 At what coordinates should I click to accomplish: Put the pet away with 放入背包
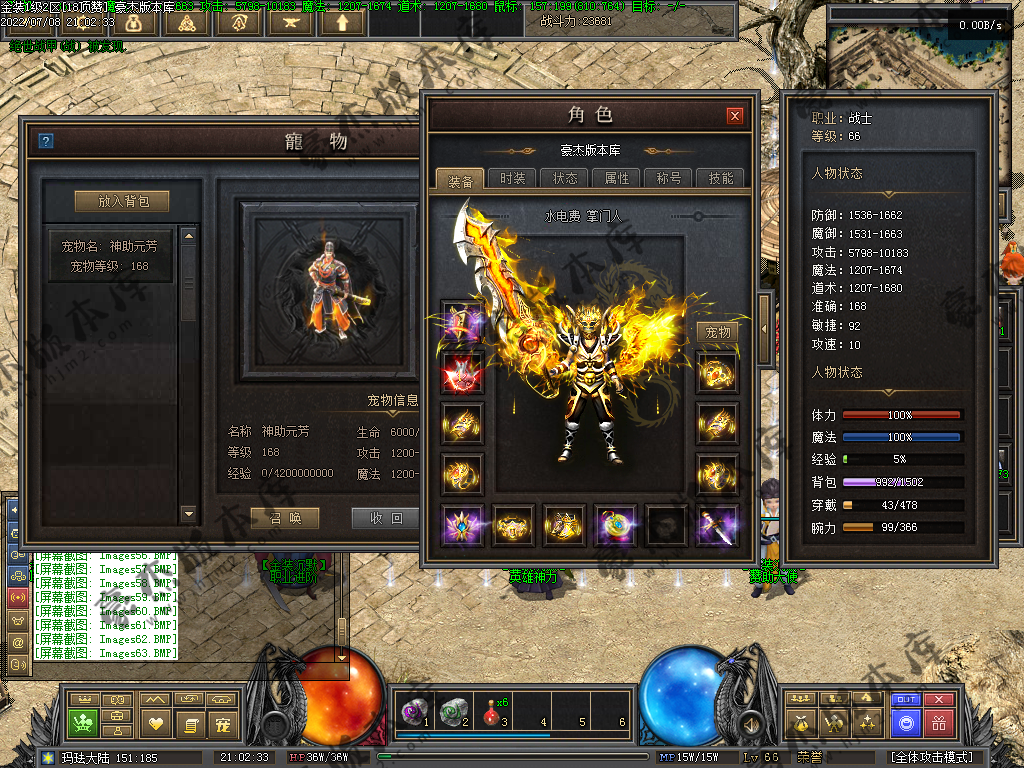pyautogui.click(x=122, y=201)
